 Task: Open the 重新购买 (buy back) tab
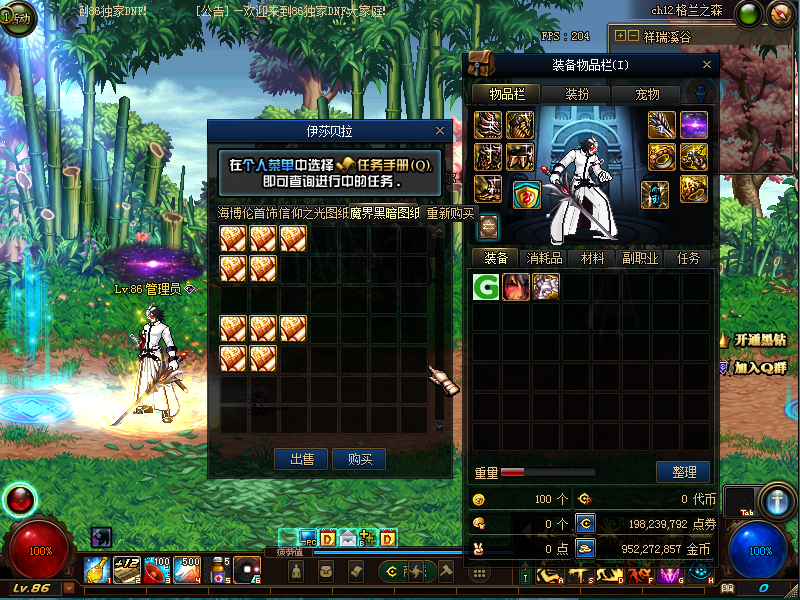[451, 212]
